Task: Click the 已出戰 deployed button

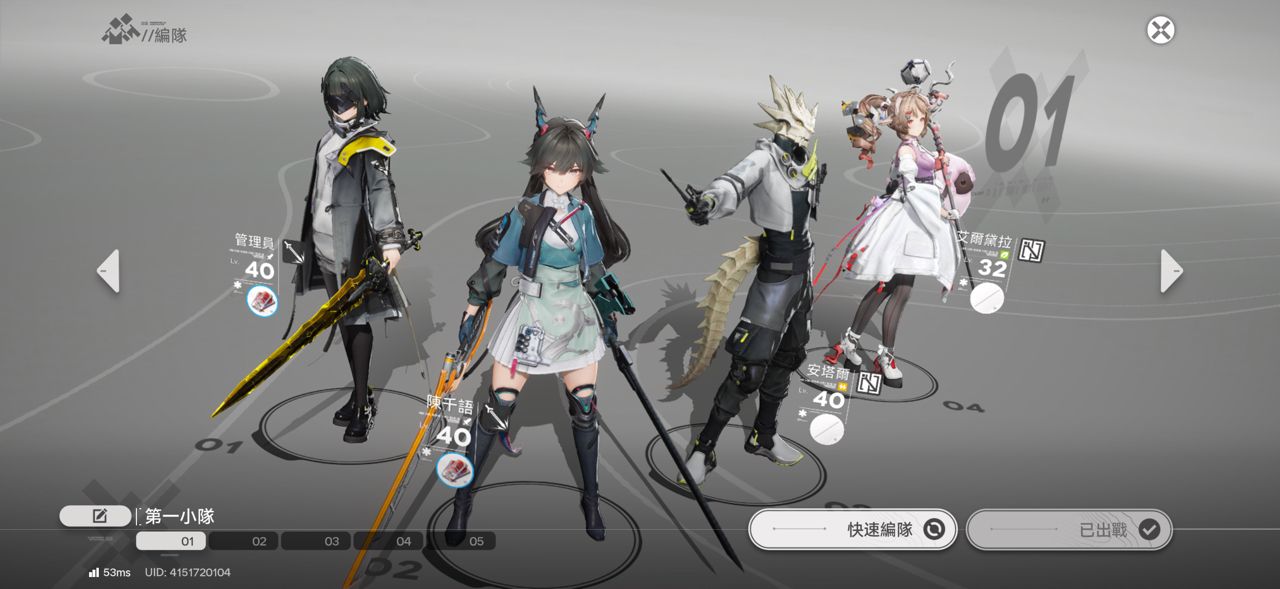Action: point(1068,529)
